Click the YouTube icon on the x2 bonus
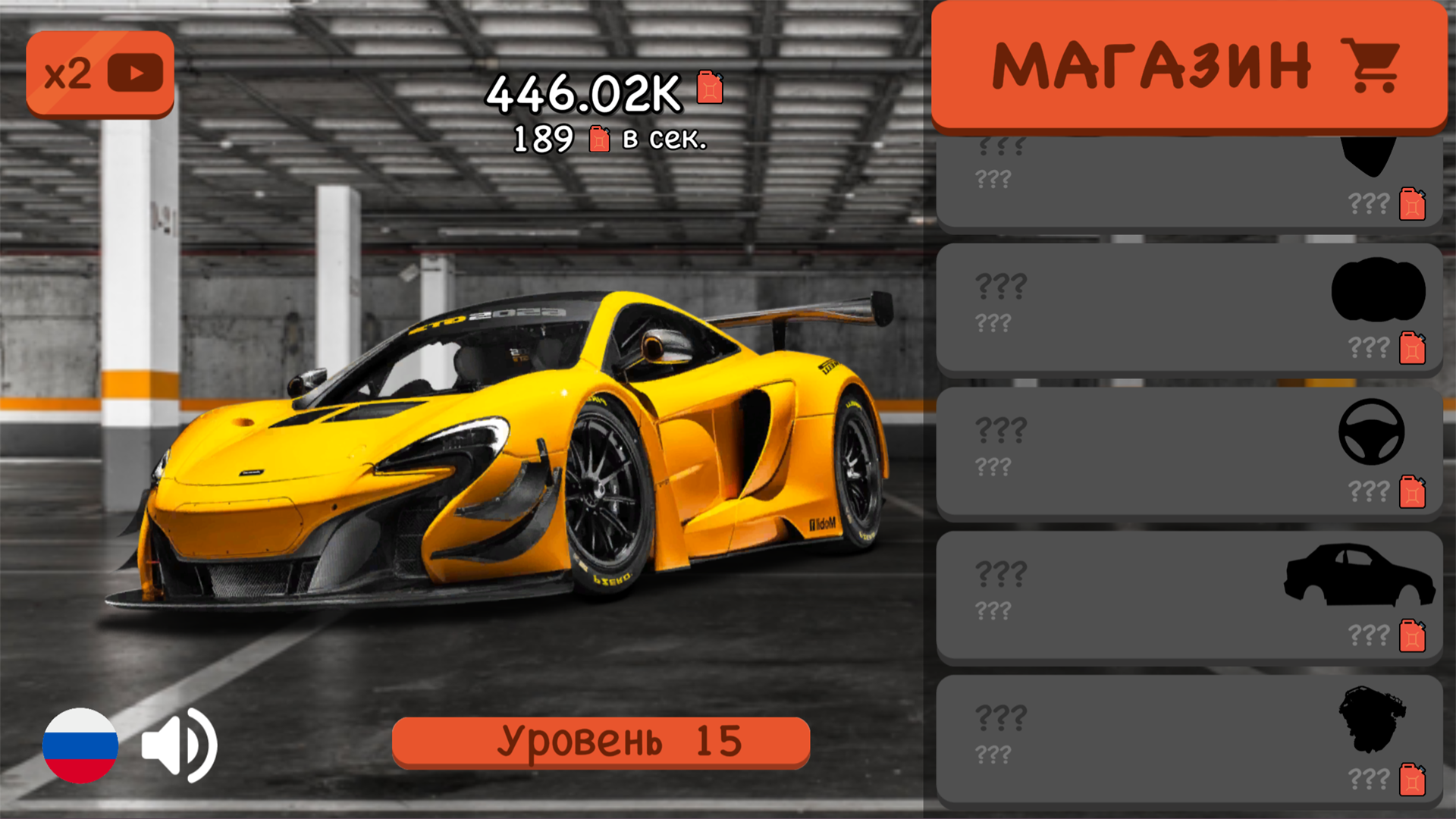The image size is (1456, 819). click(135, 72)
